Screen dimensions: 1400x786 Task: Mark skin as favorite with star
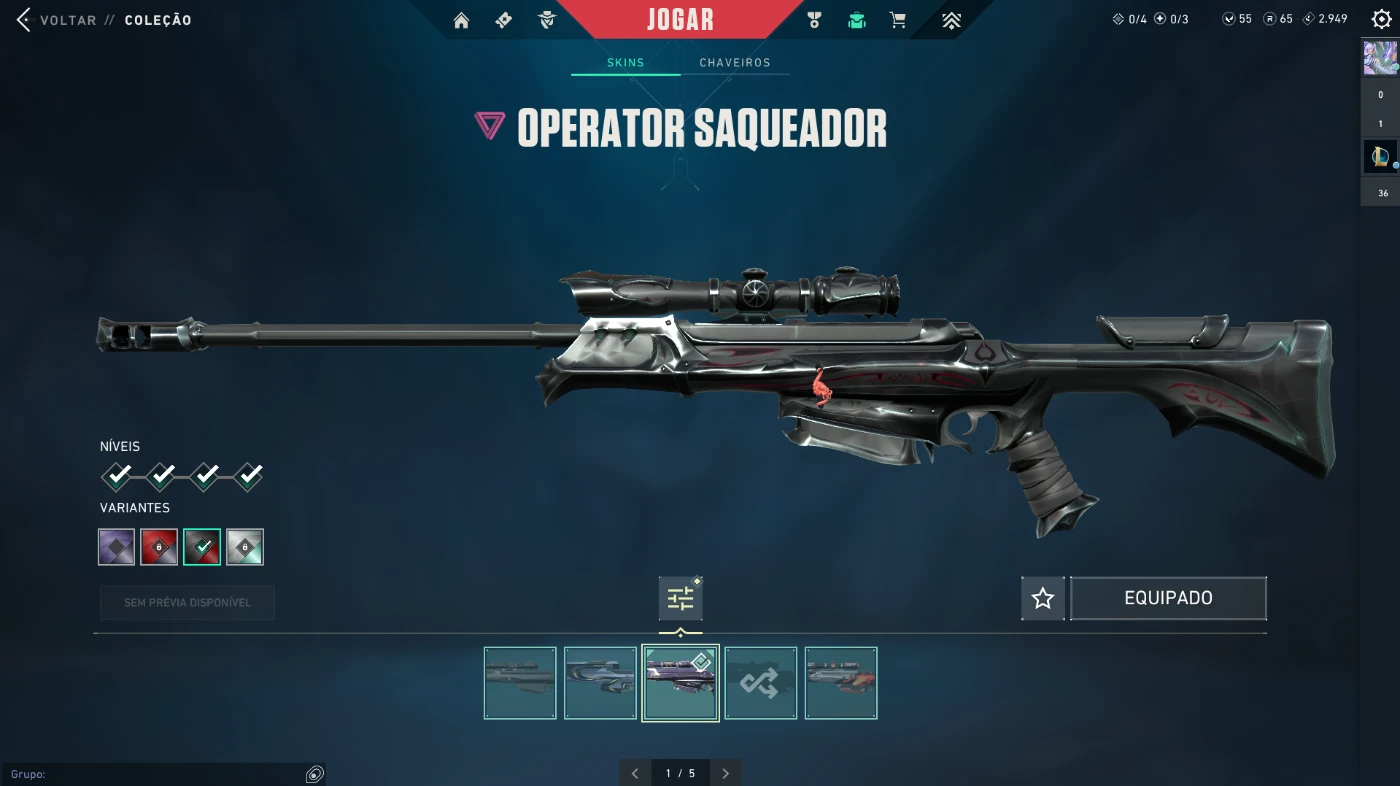click(x=1043, y=598)
